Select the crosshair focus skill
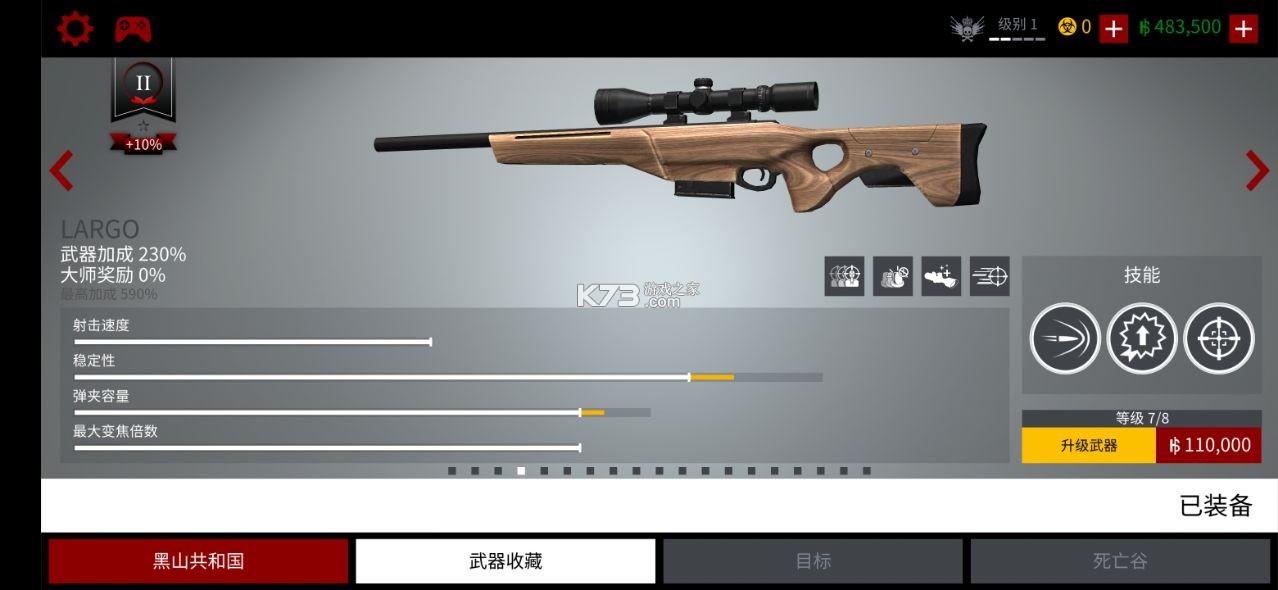This screenshot has height=590, width=1278. click(1218, 339)
